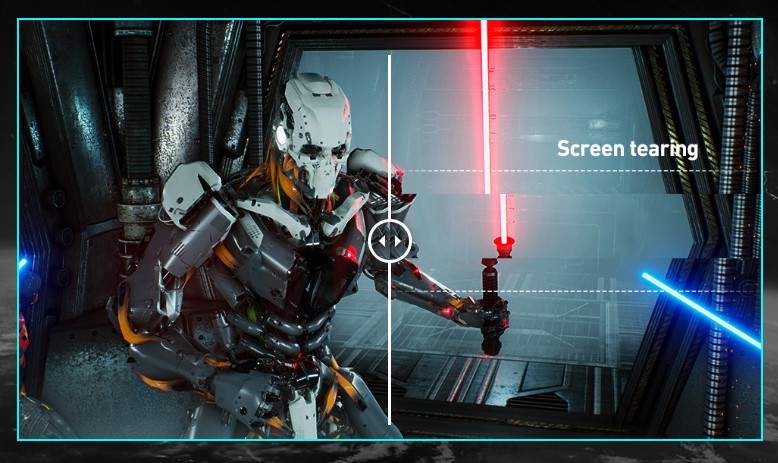Click the comparison slider's double-arrow handle

coord(389,241)
